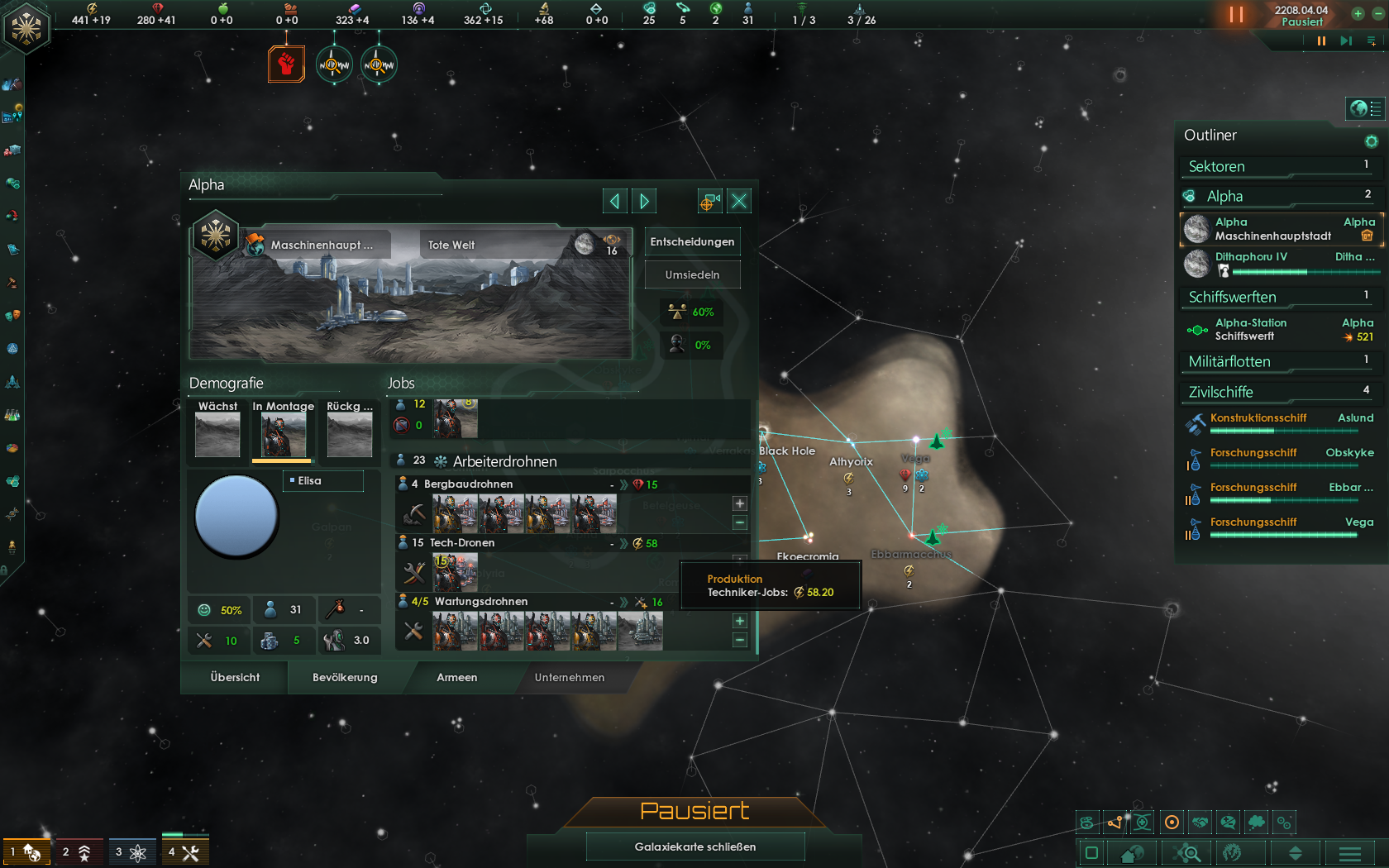1389x868 pixels.
Task: Increase Bergbaudrohnen job slots
Action: coord(739,503)
